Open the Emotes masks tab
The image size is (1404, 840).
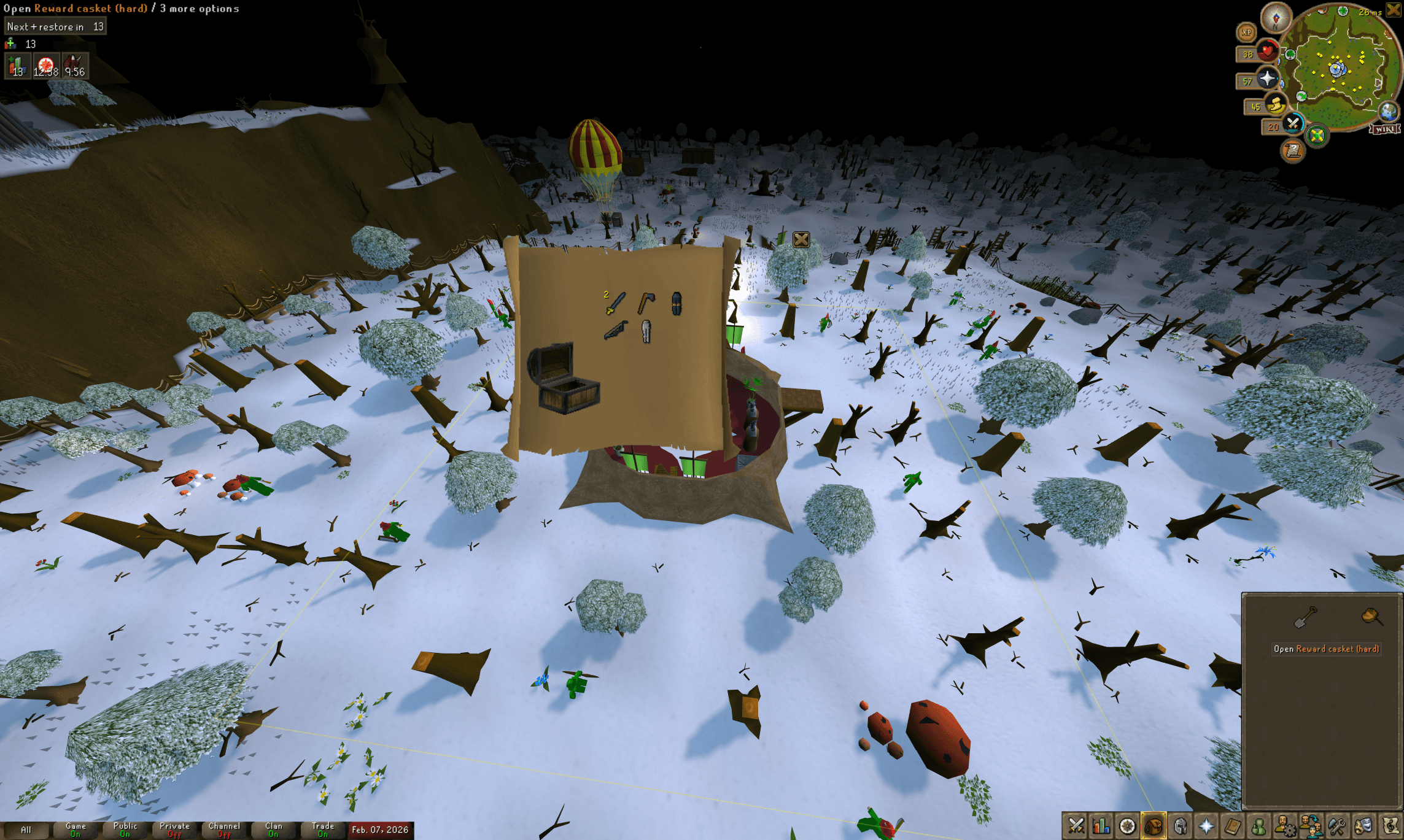pos(1365,827)
